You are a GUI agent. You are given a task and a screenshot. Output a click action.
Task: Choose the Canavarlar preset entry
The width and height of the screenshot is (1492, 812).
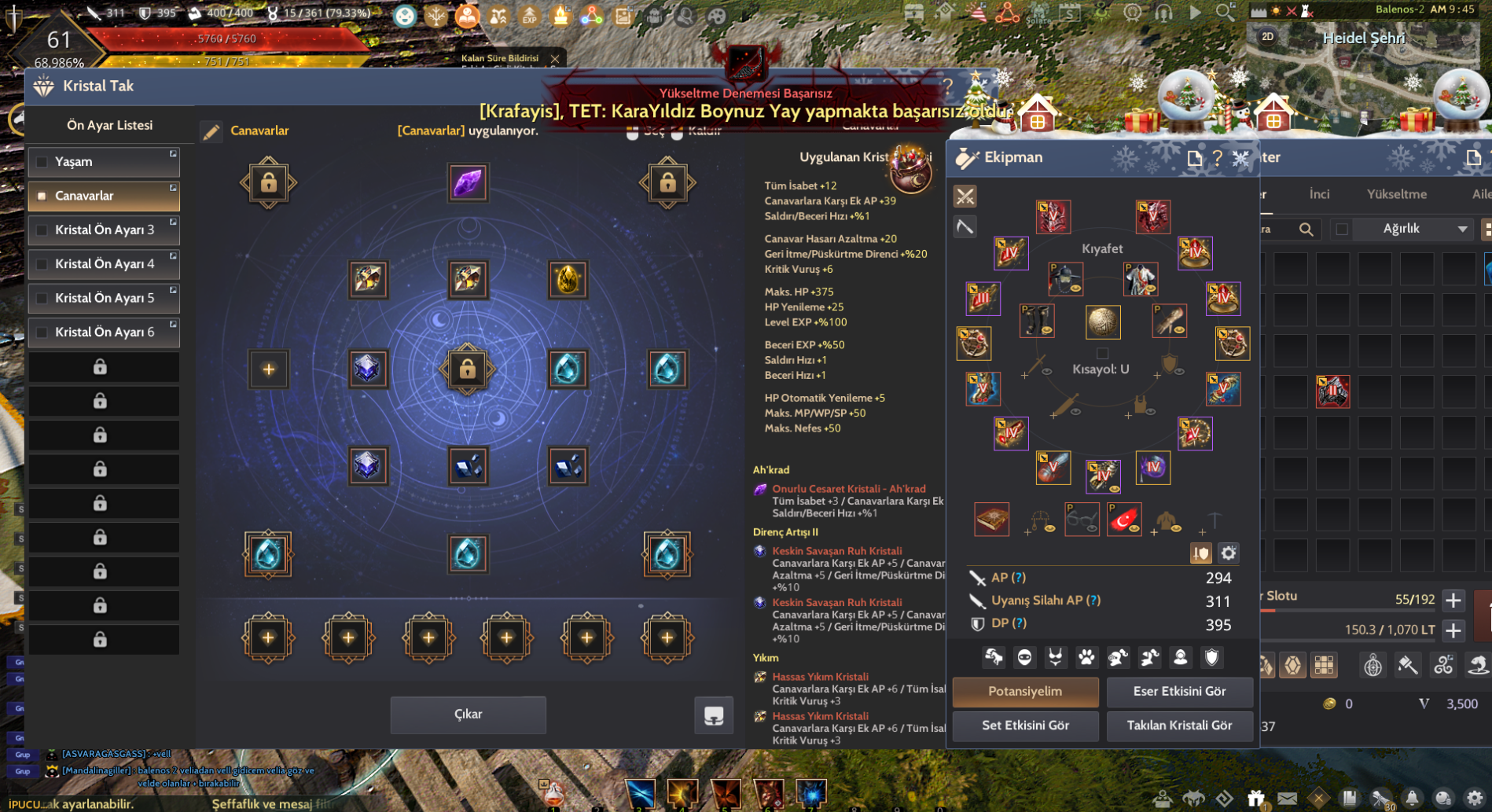pyautogui.click(x=104, y=196)
